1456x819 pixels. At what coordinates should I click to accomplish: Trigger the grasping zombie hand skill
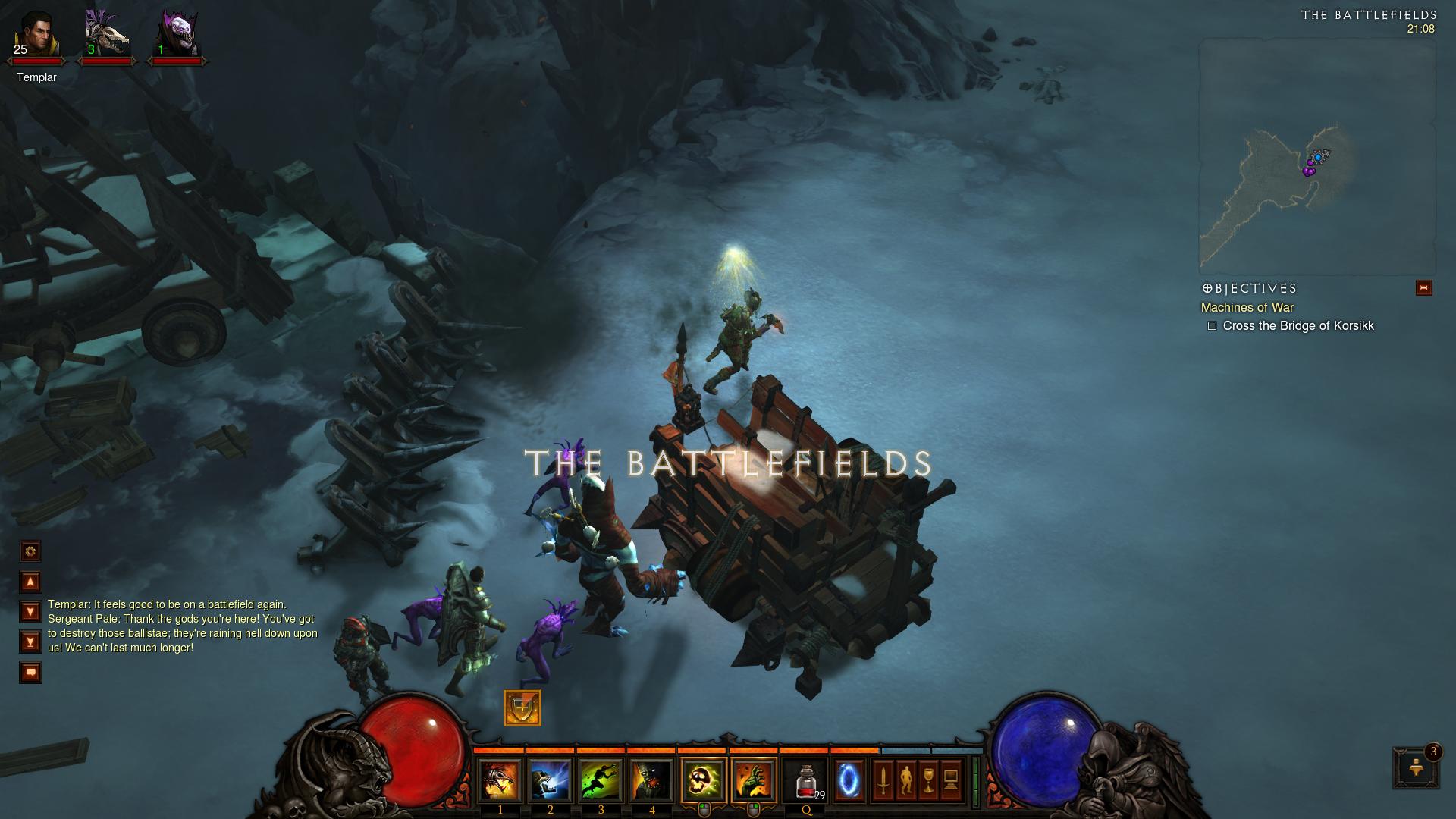coord(754,780)
